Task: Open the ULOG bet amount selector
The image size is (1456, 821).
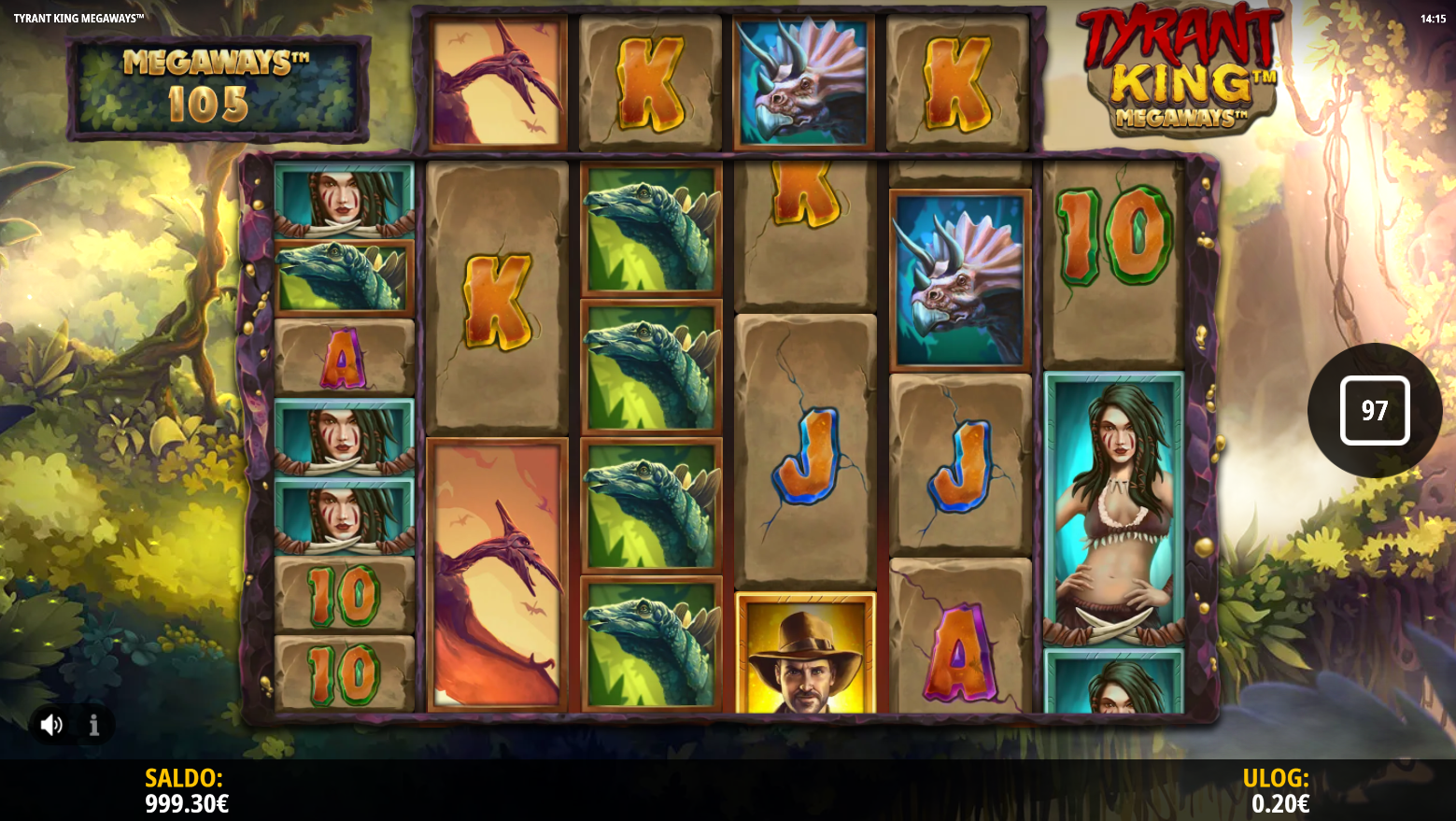Action: point(1279,791)
